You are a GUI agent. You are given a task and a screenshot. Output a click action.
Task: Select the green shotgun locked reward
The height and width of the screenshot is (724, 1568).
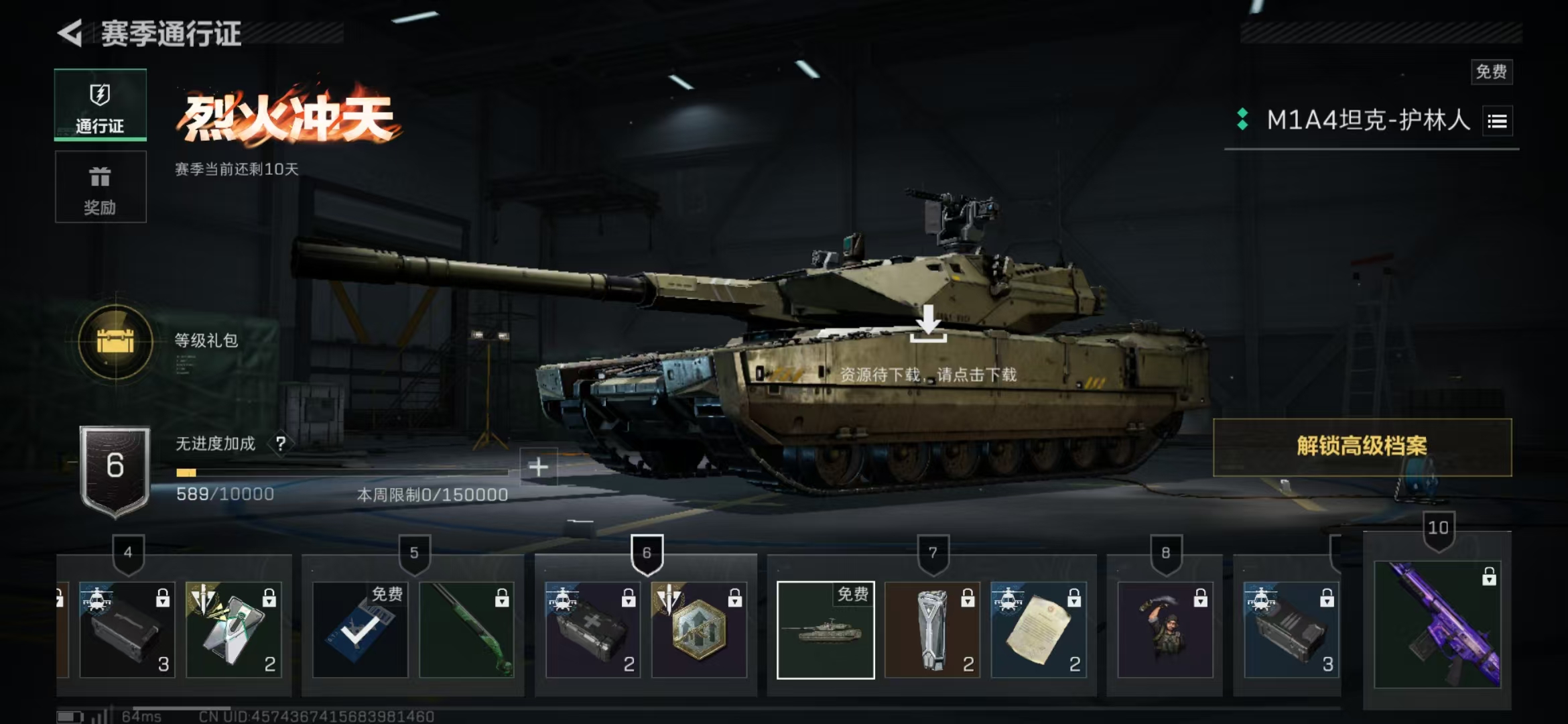466,630
